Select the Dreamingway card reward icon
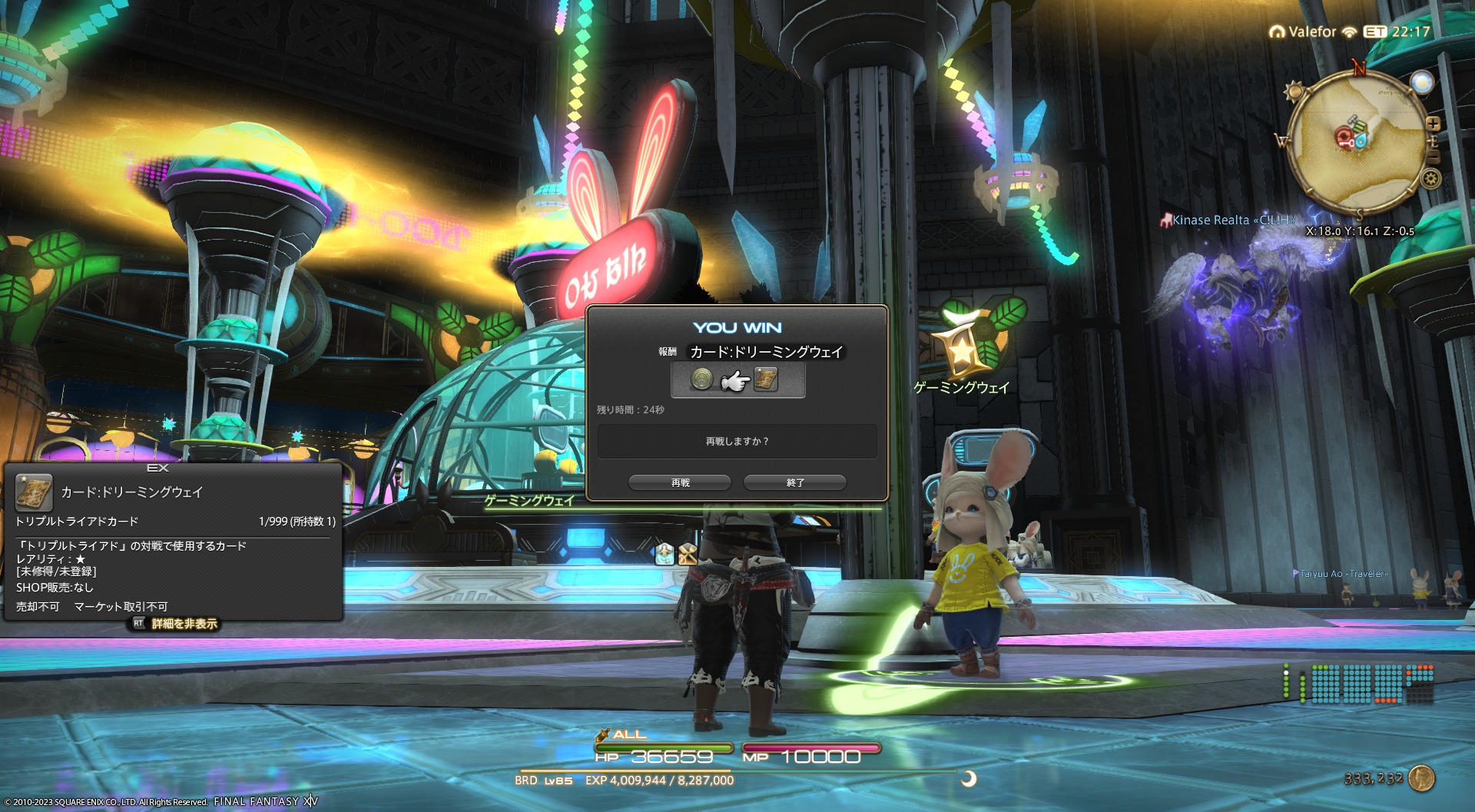This screenshot has width=1475, height=812. [x=766, y=379]
